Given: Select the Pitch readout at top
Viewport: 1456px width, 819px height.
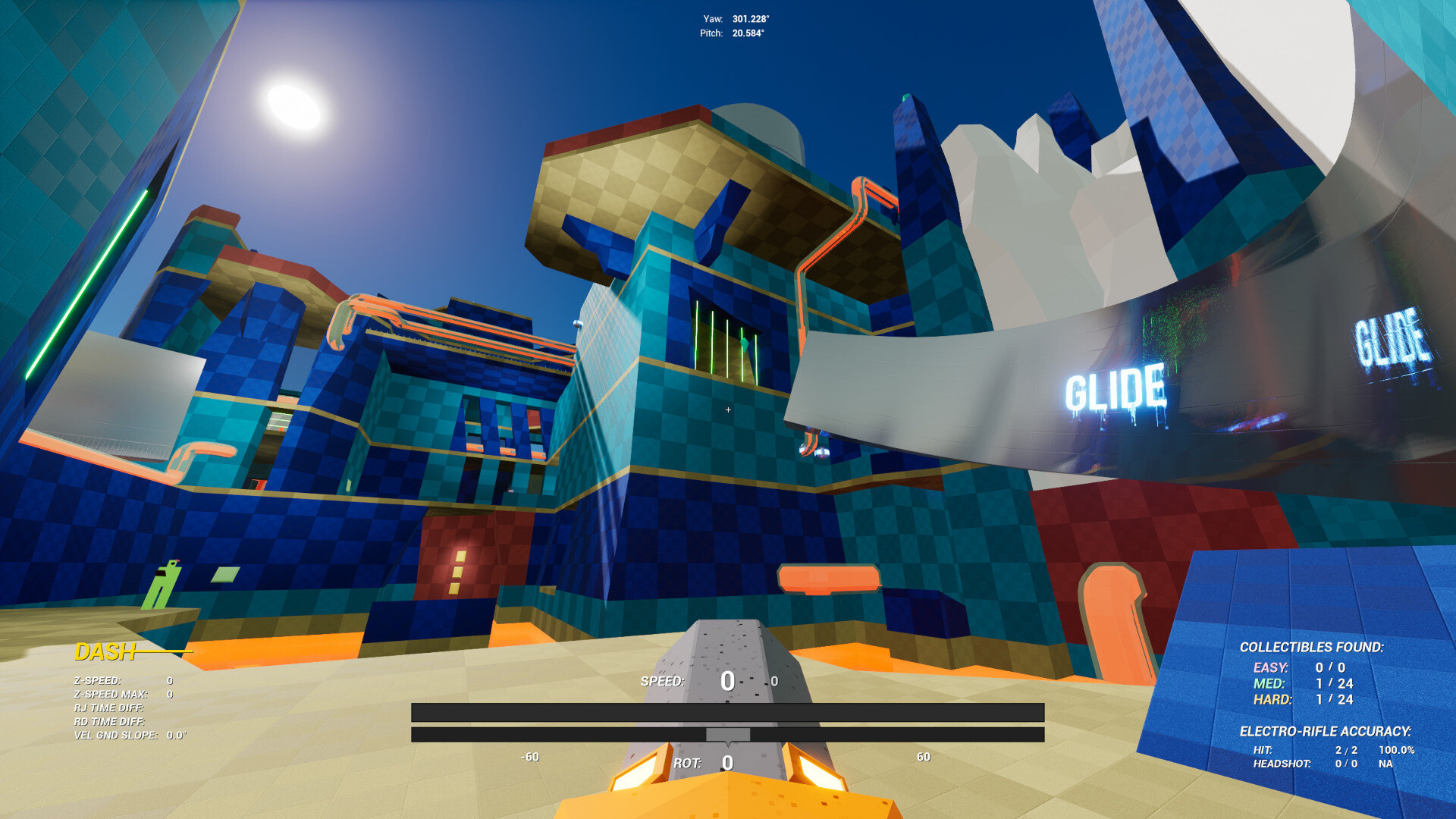Looking at the screenshot, I should [x=730, y=33].
